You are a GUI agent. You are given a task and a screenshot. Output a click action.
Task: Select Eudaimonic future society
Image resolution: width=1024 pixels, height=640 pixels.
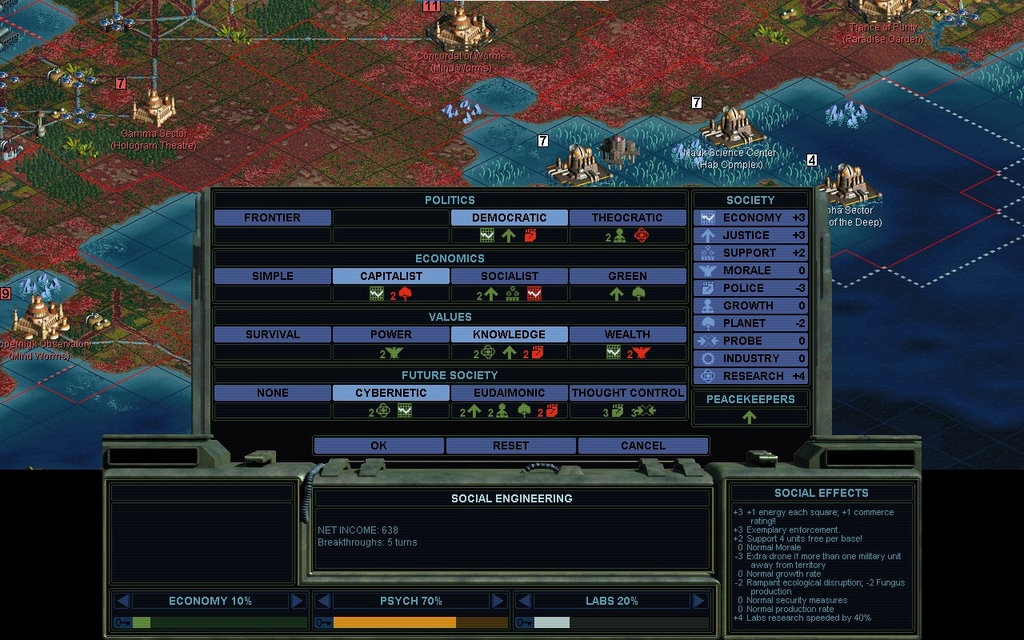[509, 393]
